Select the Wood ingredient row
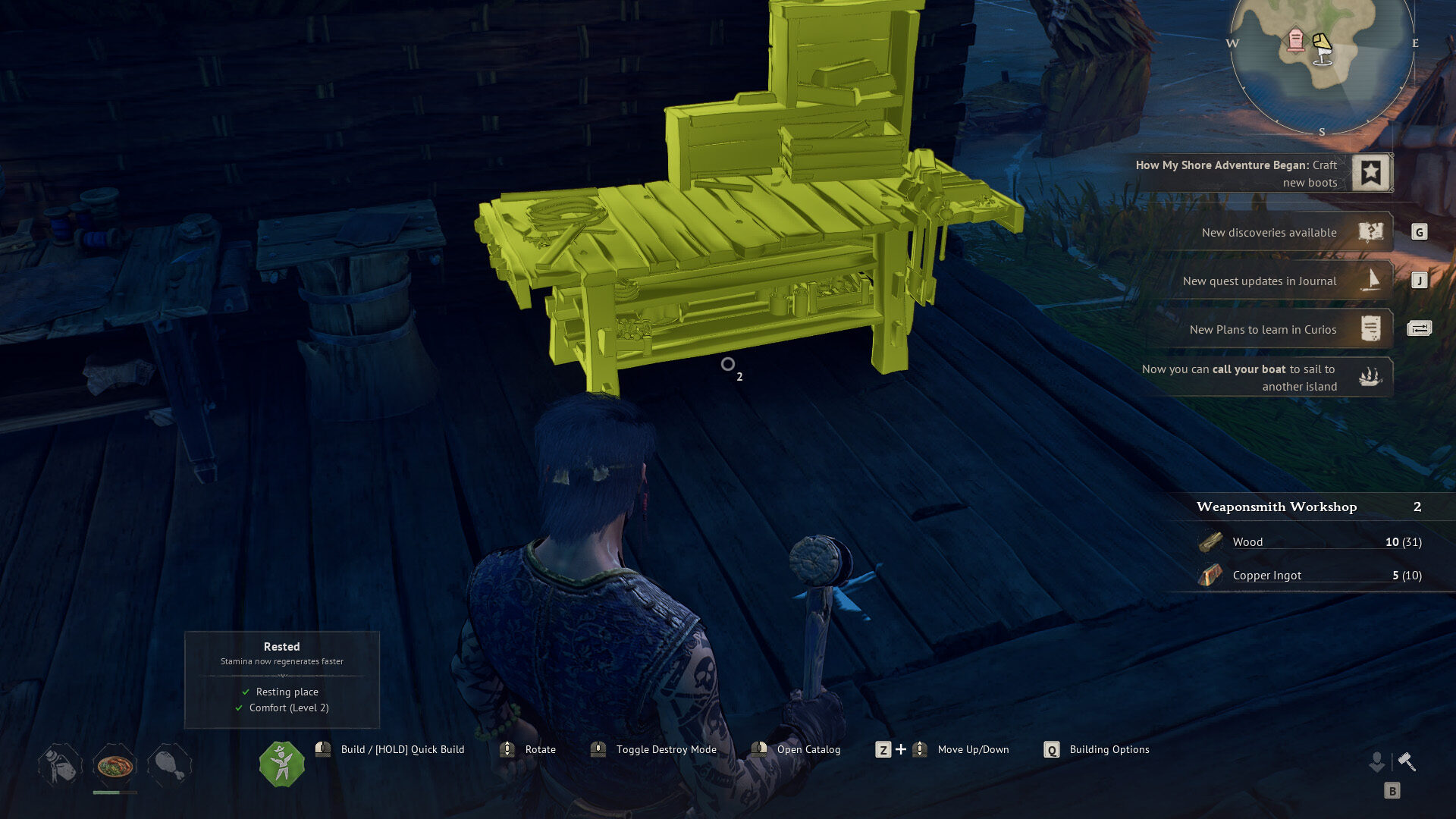Screen dimensions: 1456x819 (x=1310, y=541)
